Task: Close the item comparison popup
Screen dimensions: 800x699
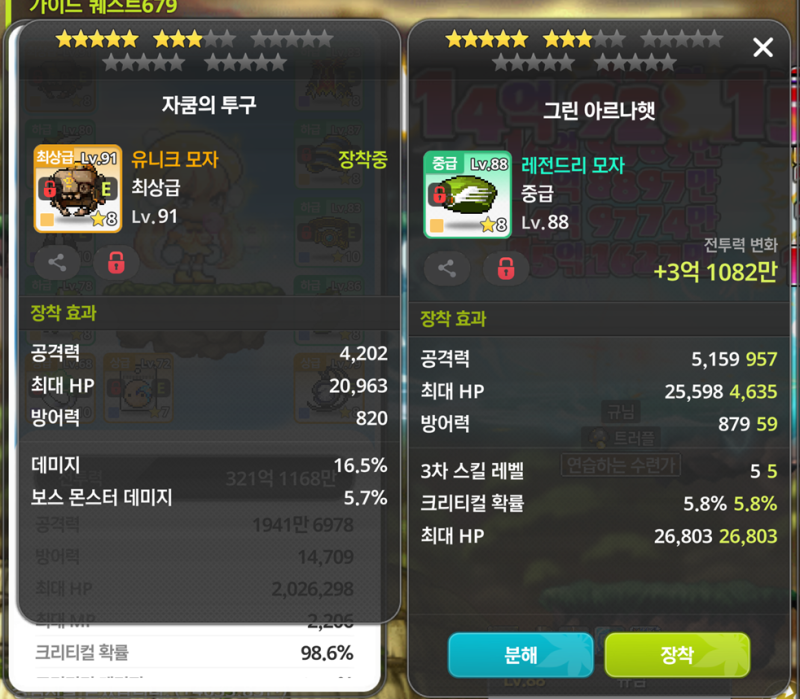Action: click(763, 47)
